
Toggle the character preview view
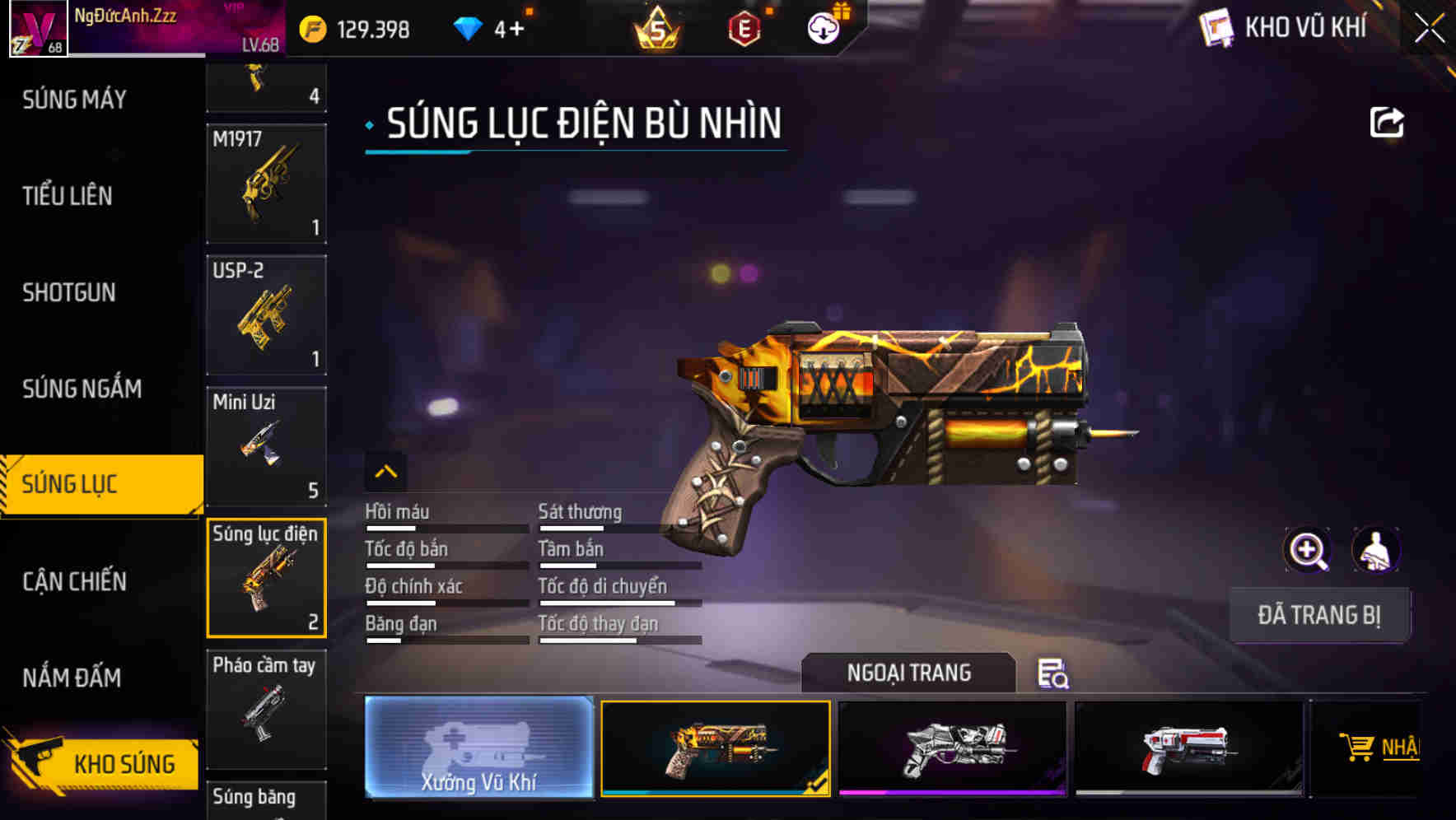(x=1375, y=549)
